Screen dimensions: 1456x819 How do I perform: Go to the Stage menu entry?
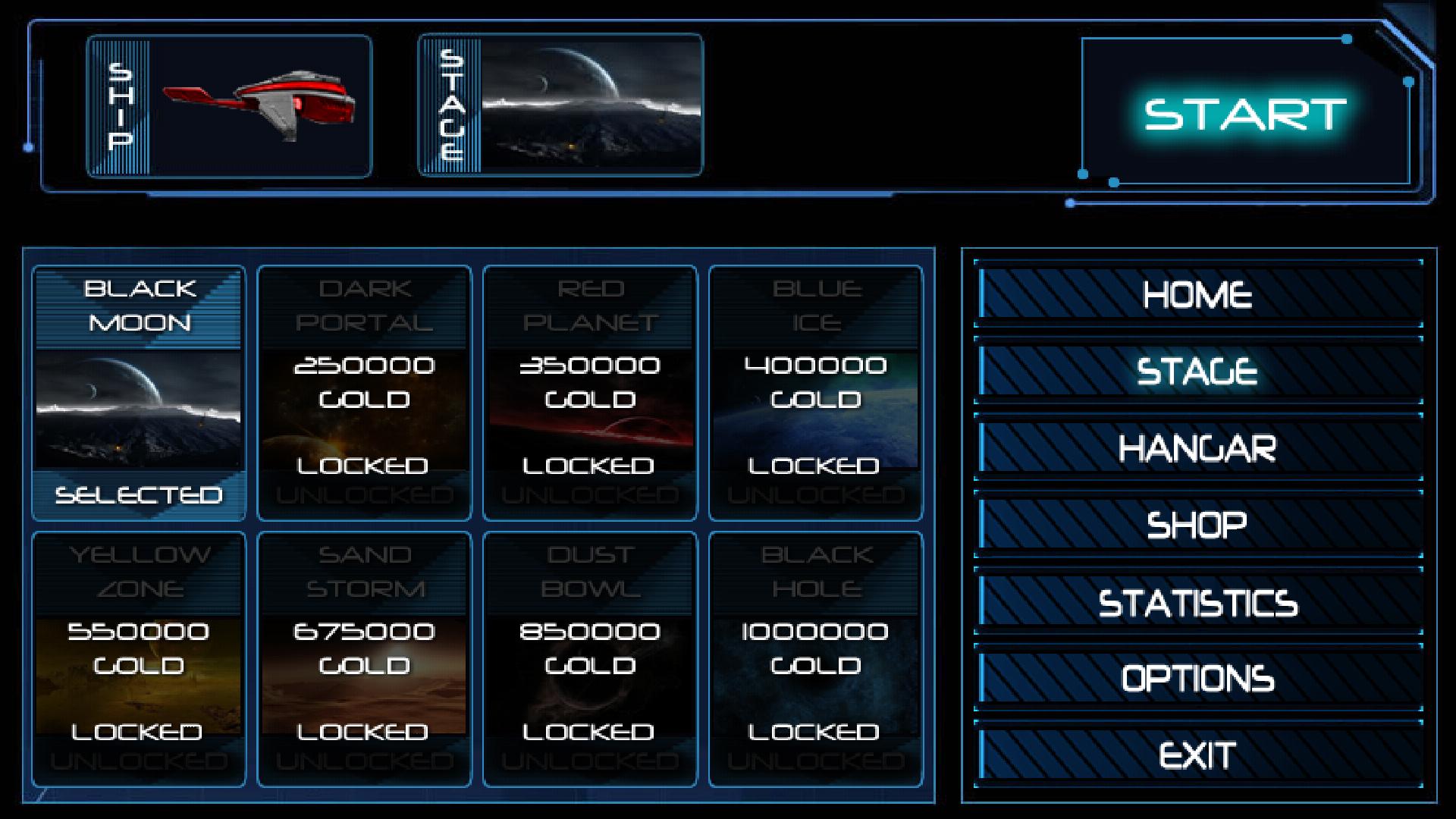(1197, 371)
